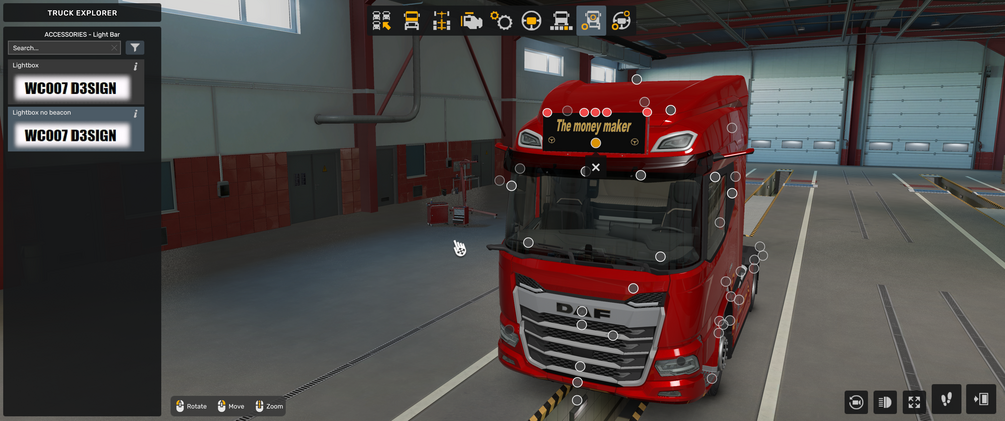Activate the footsteps walk-around mode
Image resolution: width=1005 pixels, height=421 pixels.
click(x=946, y=399)
